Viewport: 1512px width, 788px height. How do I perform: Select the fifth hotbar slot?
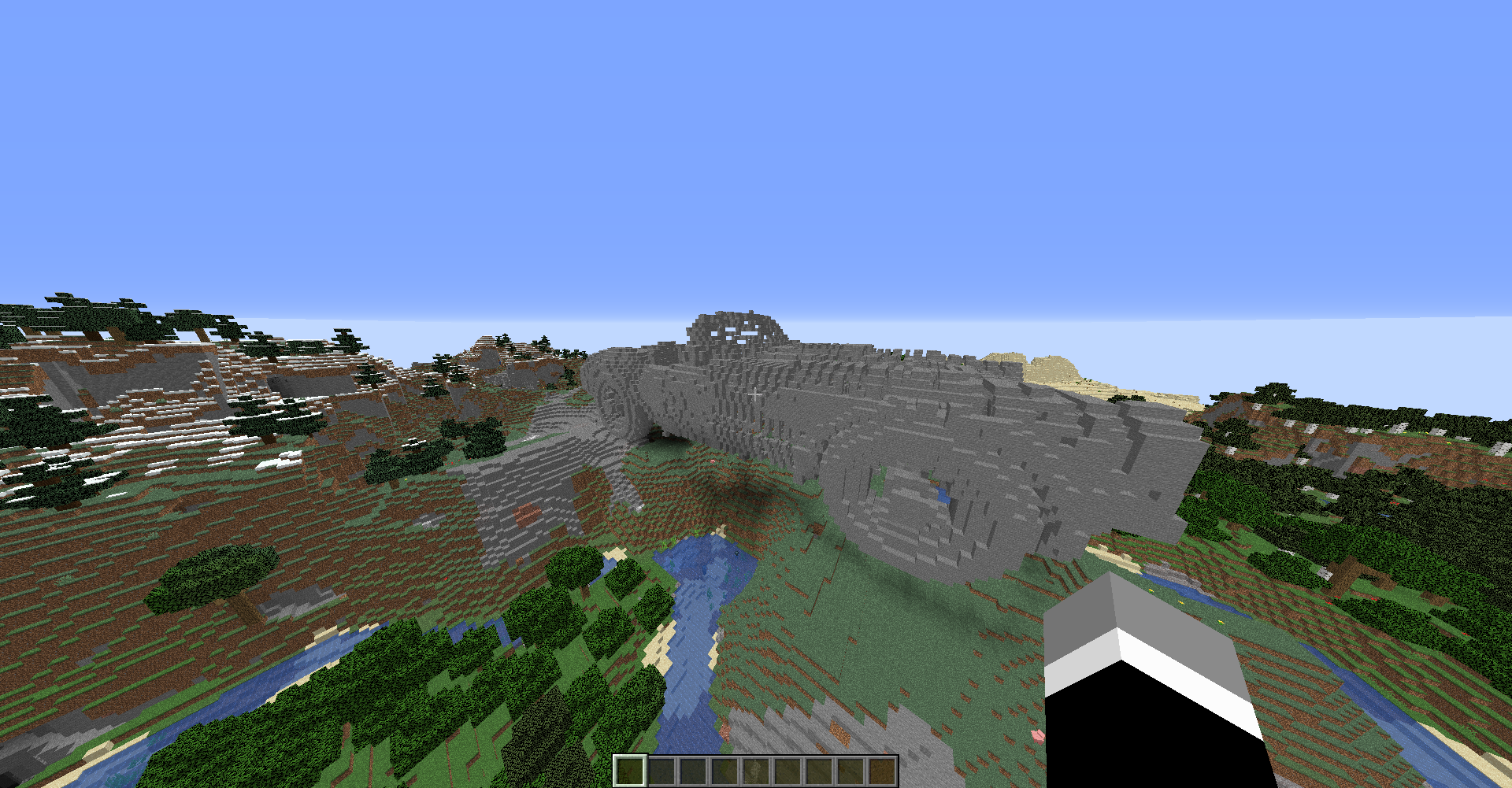coord(758,771)
